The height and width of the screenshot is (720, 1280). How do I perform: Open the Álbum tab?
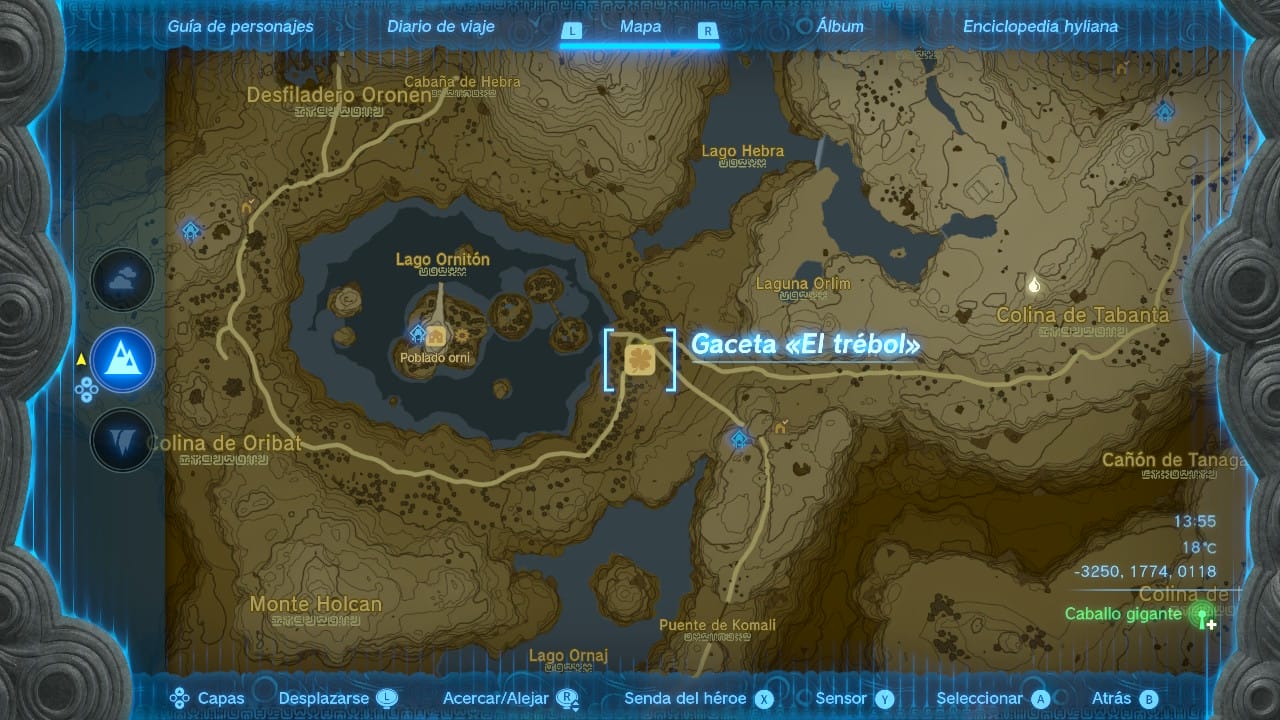(840, 27)
